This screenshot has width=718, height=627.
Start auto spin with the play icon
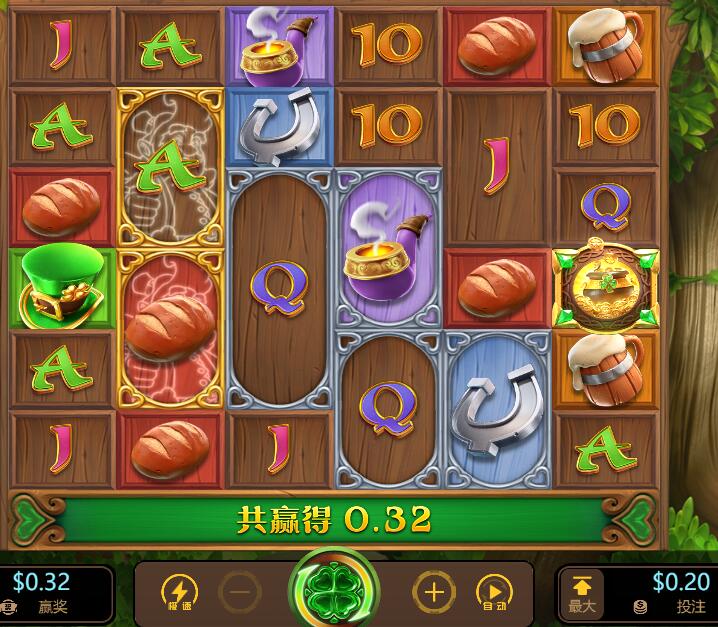(x=492, y=592)
